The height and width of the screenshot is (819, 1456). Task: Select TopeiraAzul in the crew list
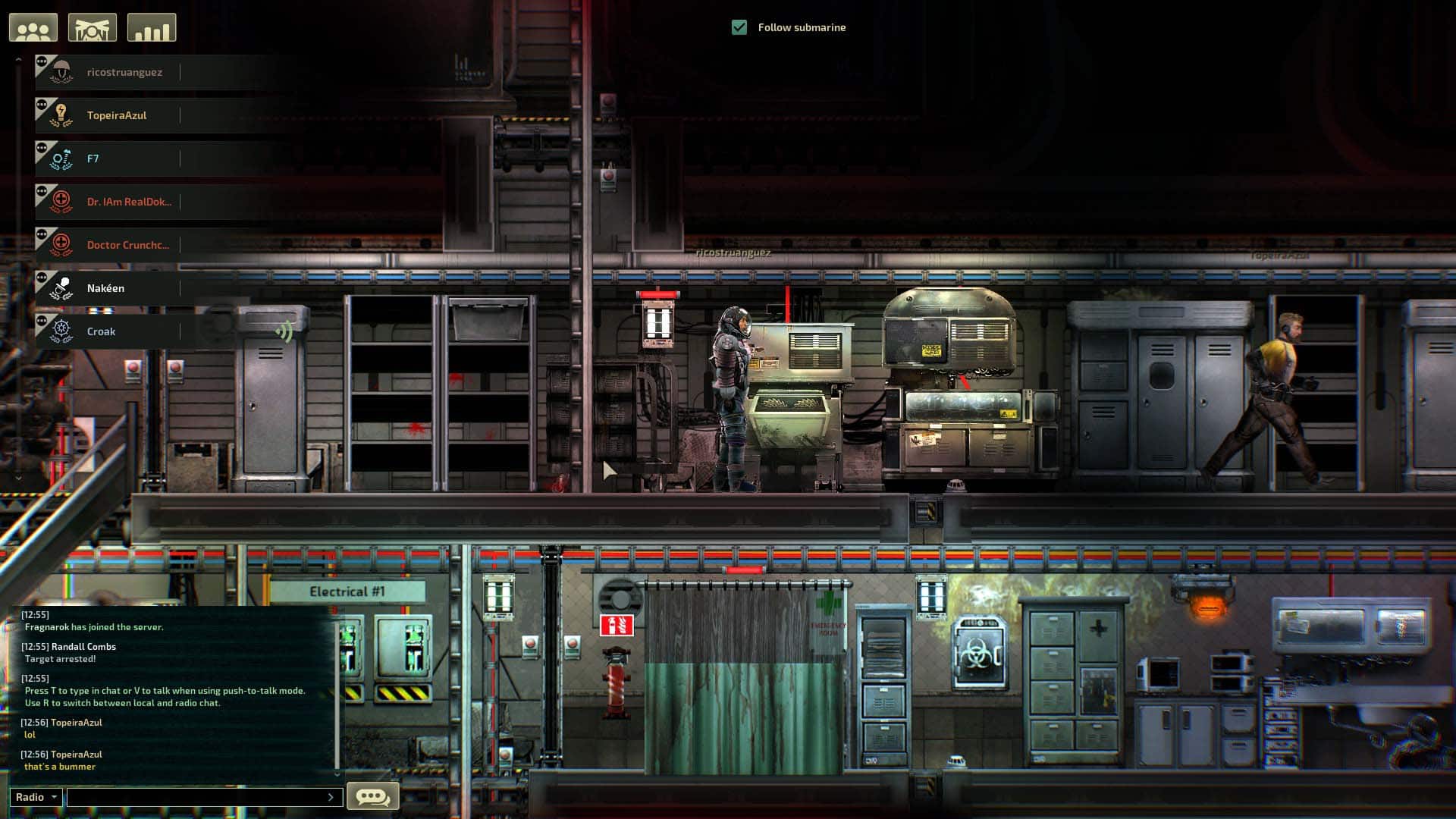(117, 115)
